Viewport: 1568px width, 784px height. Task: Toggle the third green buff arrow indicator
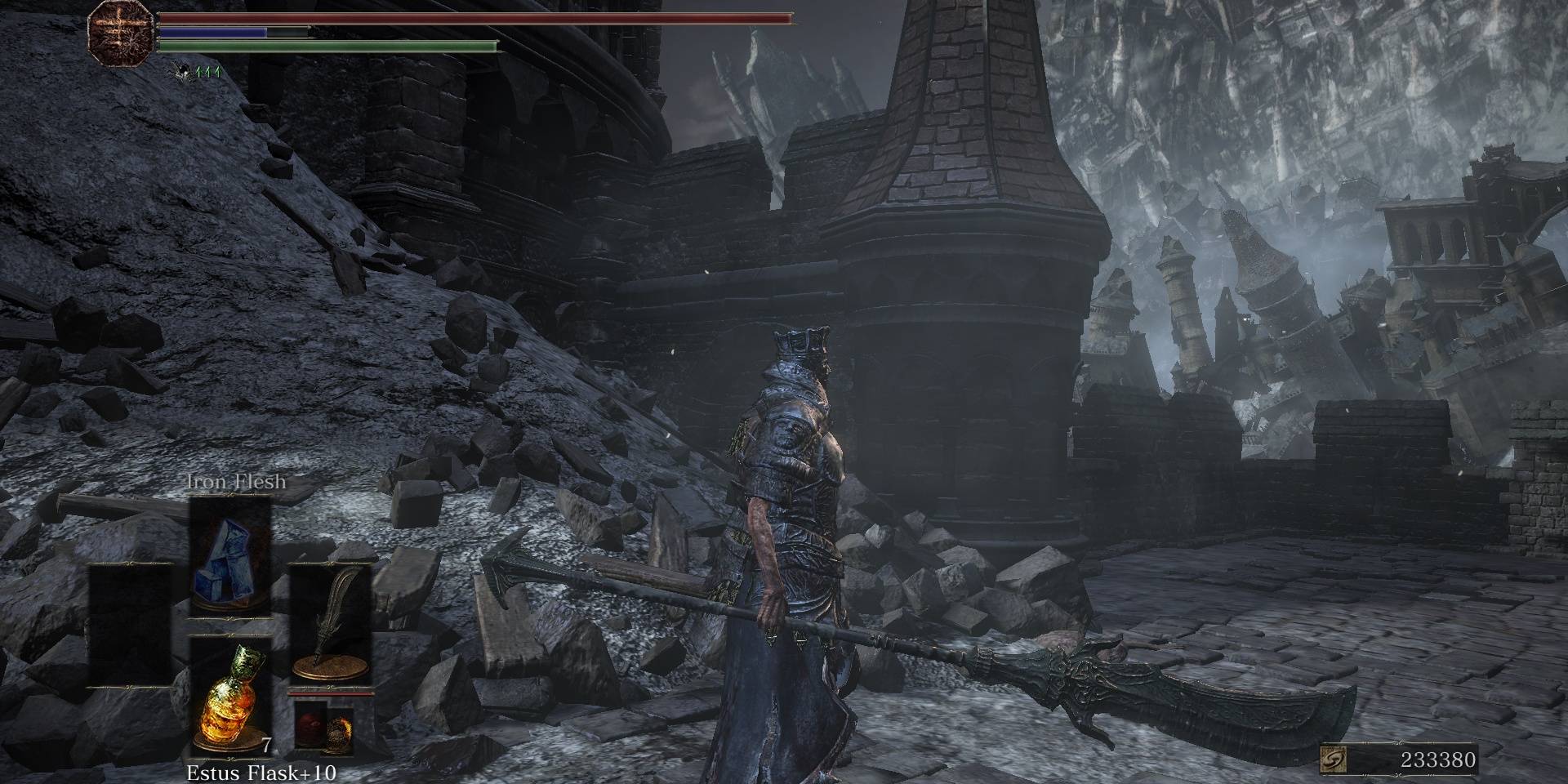218,72
